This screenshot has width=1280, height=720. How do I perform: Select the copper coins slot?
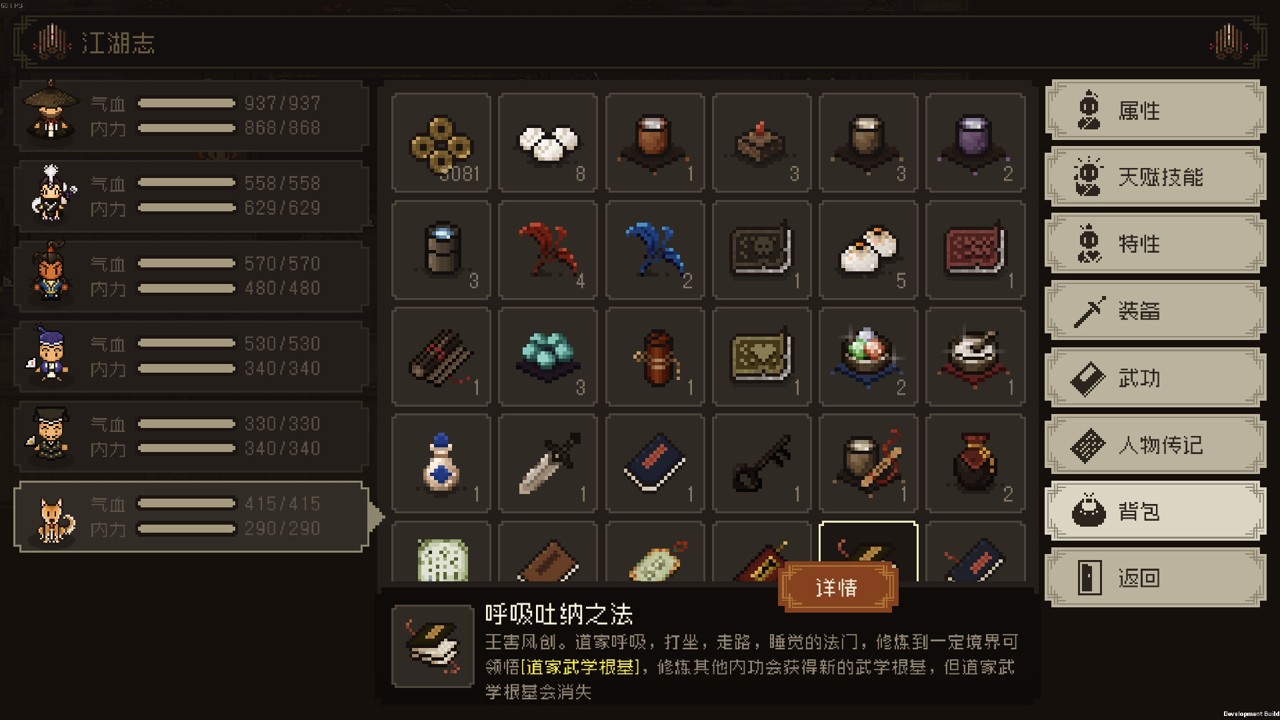pyautogui.click(x=441, y=142)
